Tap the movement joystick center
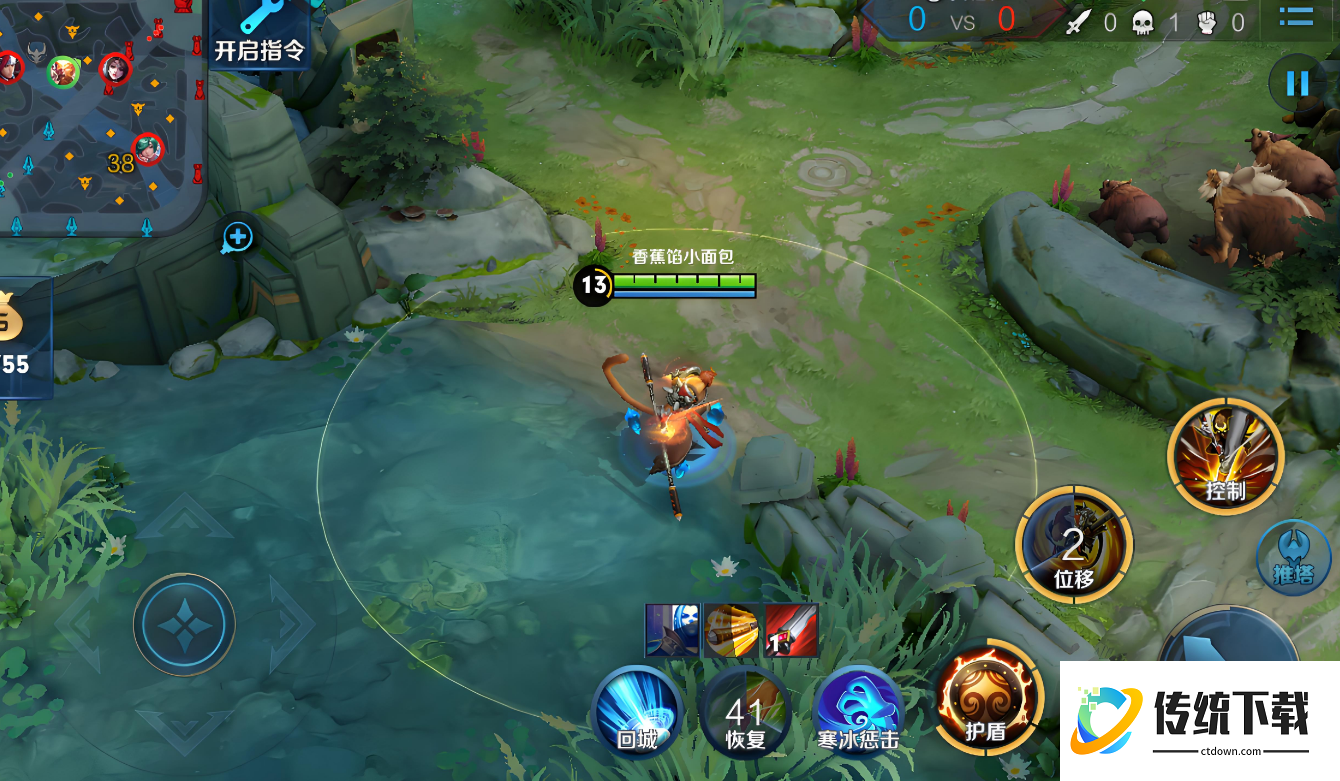The height and width of the screenshot is (781, 1340). (184, 625)
